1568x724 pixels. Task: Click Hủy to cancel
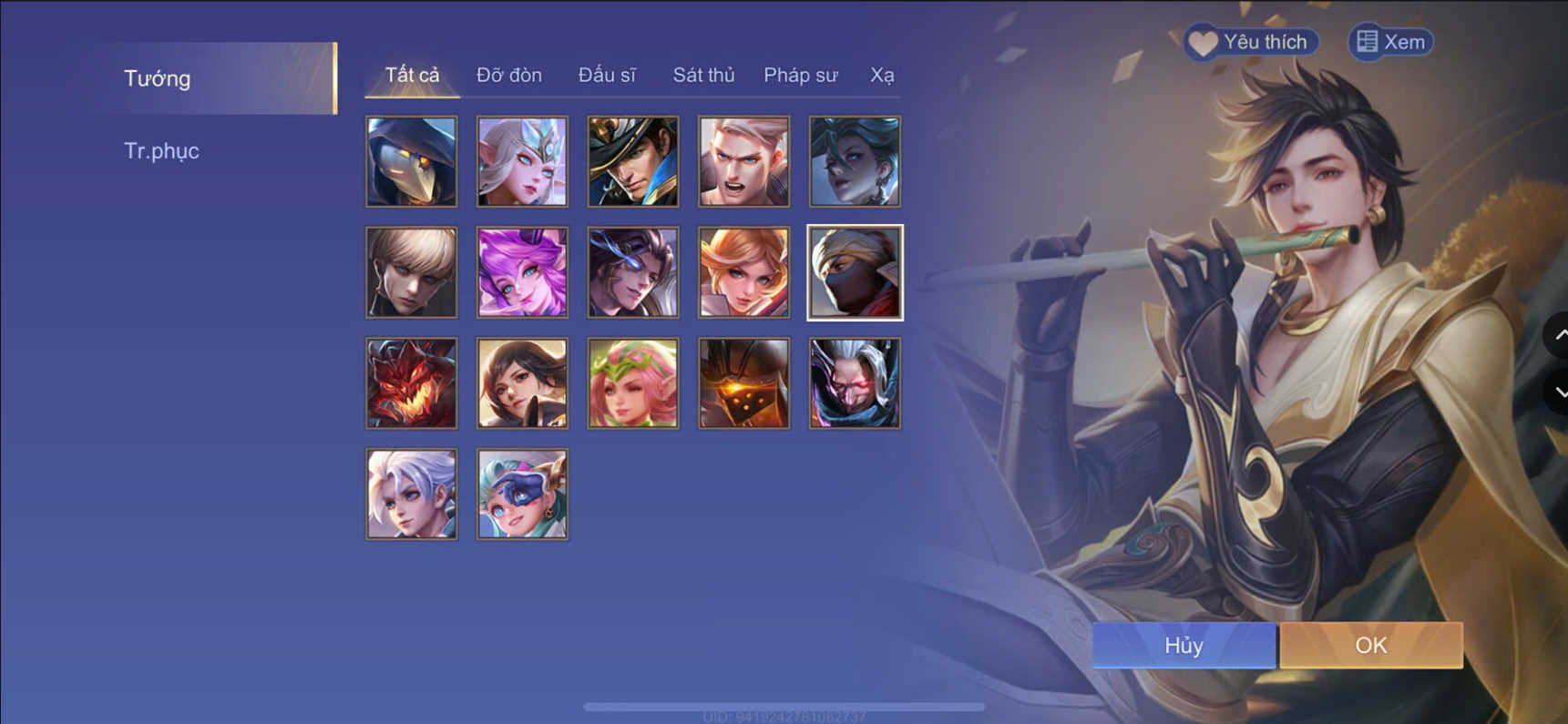point(1184,645)
